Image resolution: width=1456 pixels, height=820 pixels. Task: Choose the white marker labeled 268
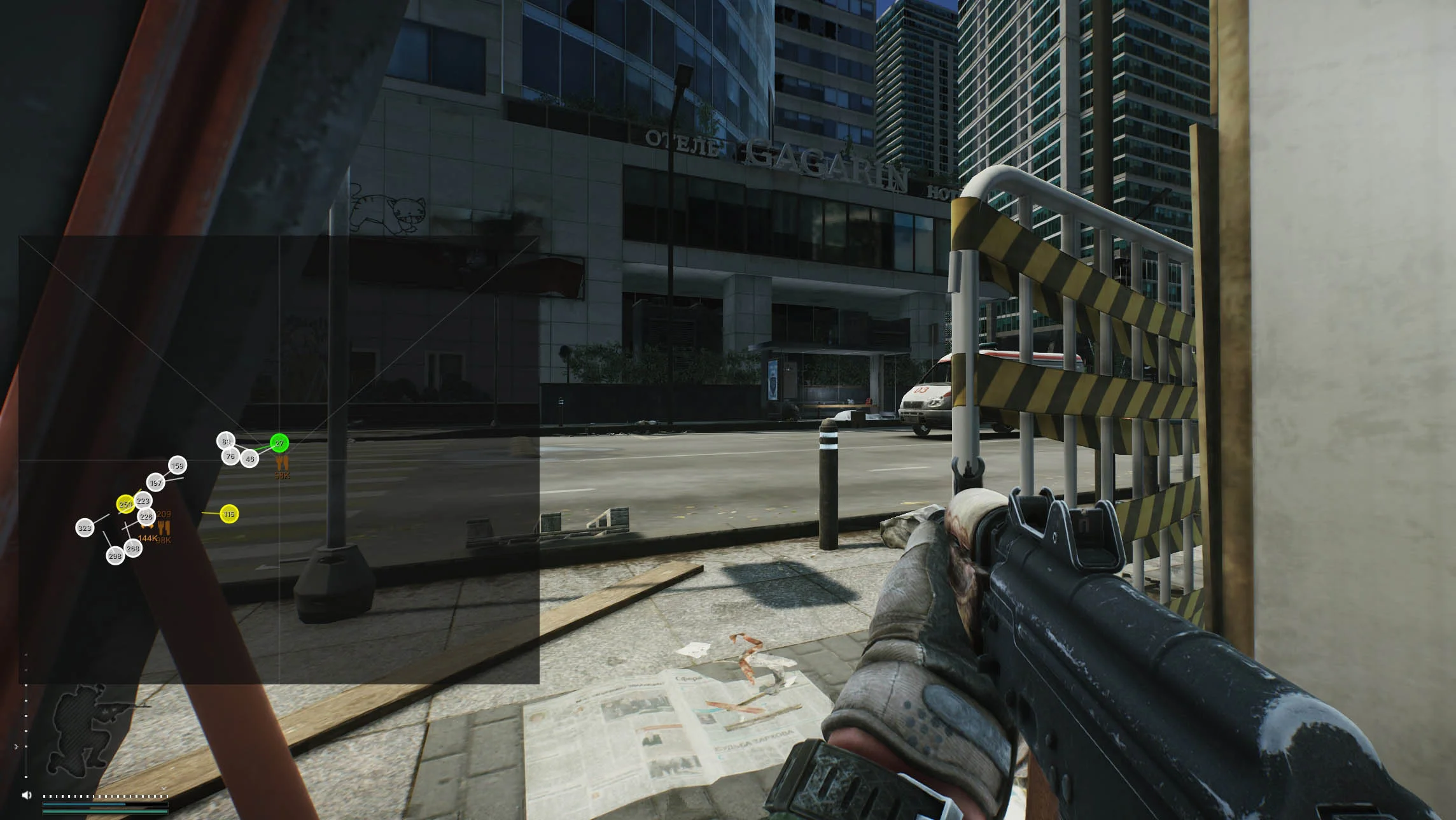[133, 548]
